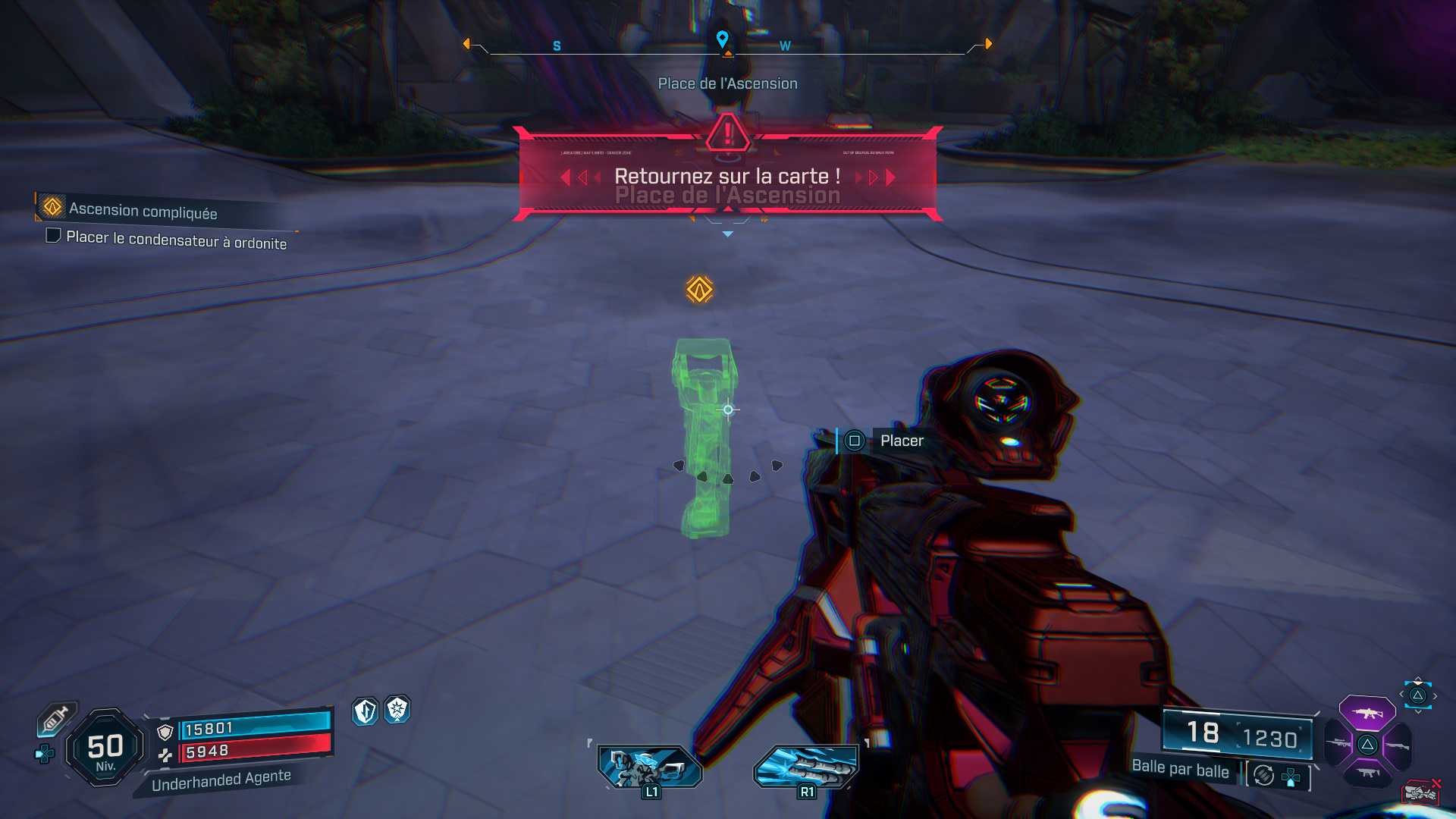Image resolution: width=1456 pixels, height=819 pixels.
Task: Click the Retournez sur la carte banner
Action: [x=726, y=177]
